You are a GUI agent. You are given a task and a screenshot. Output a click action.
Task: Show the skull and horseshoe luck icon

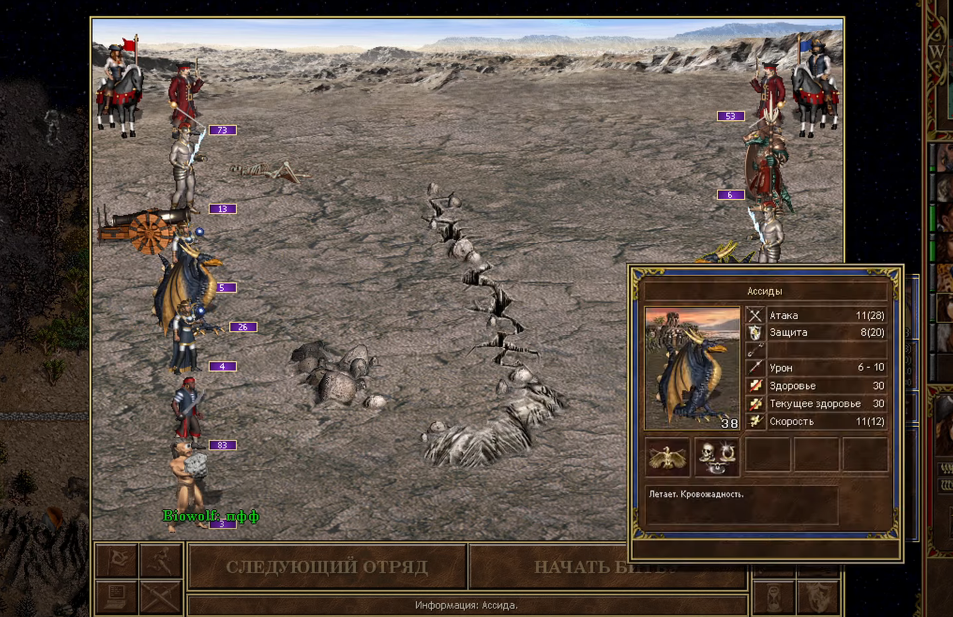pyautogui.click(x=717, y=456)
